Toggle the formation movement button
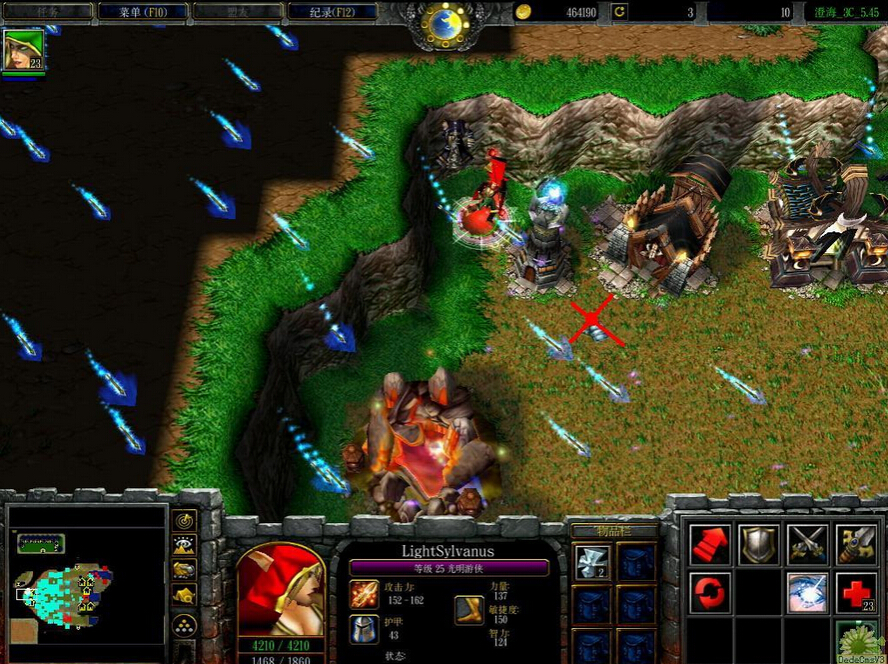This screenshot has height=664, width=888. [184, 626]
